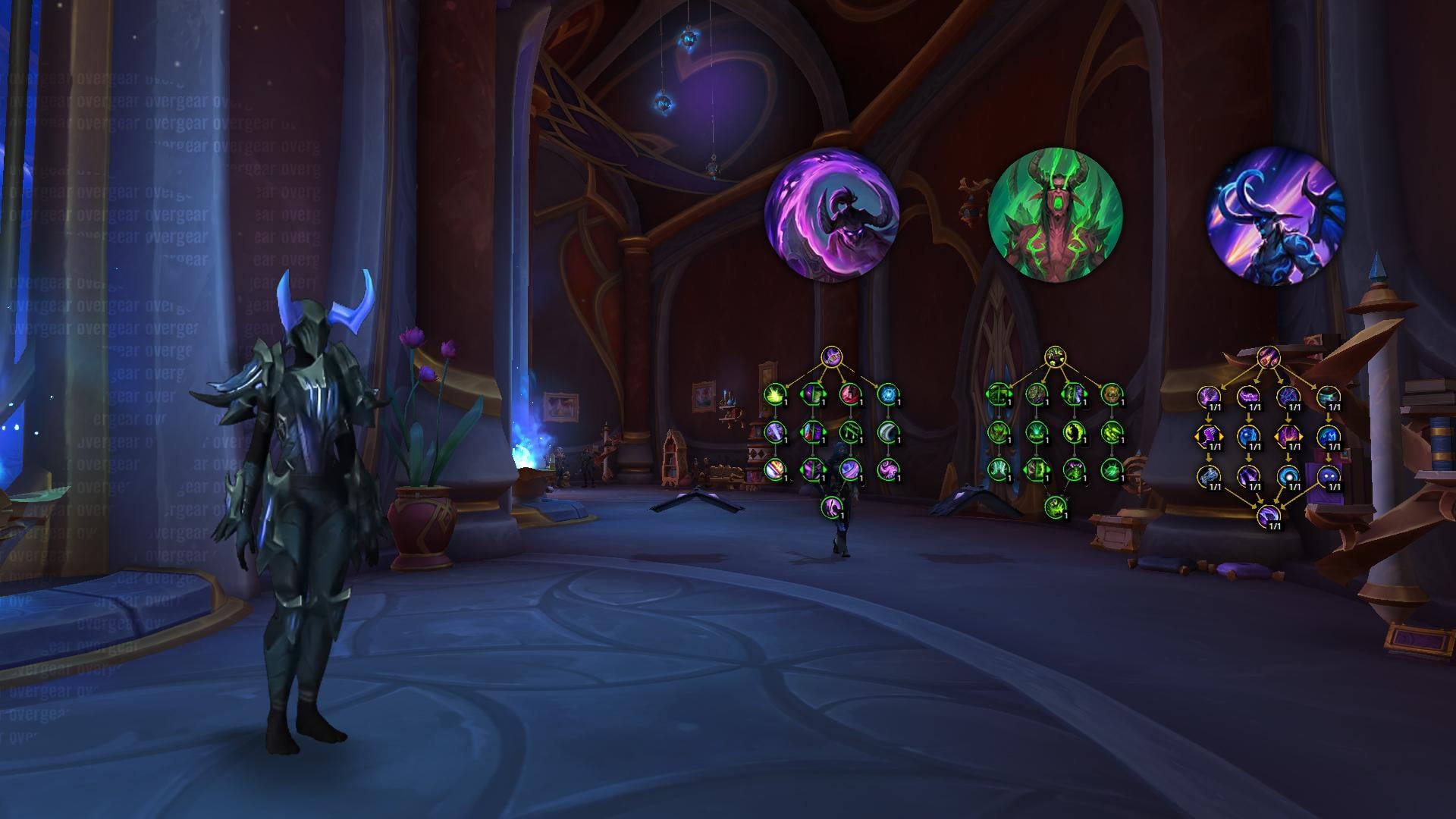The height and width of the screenshot is (819, 1456).
Task: Activate the blue vortex with white core talent
Action: click(x=1286, y=475)
